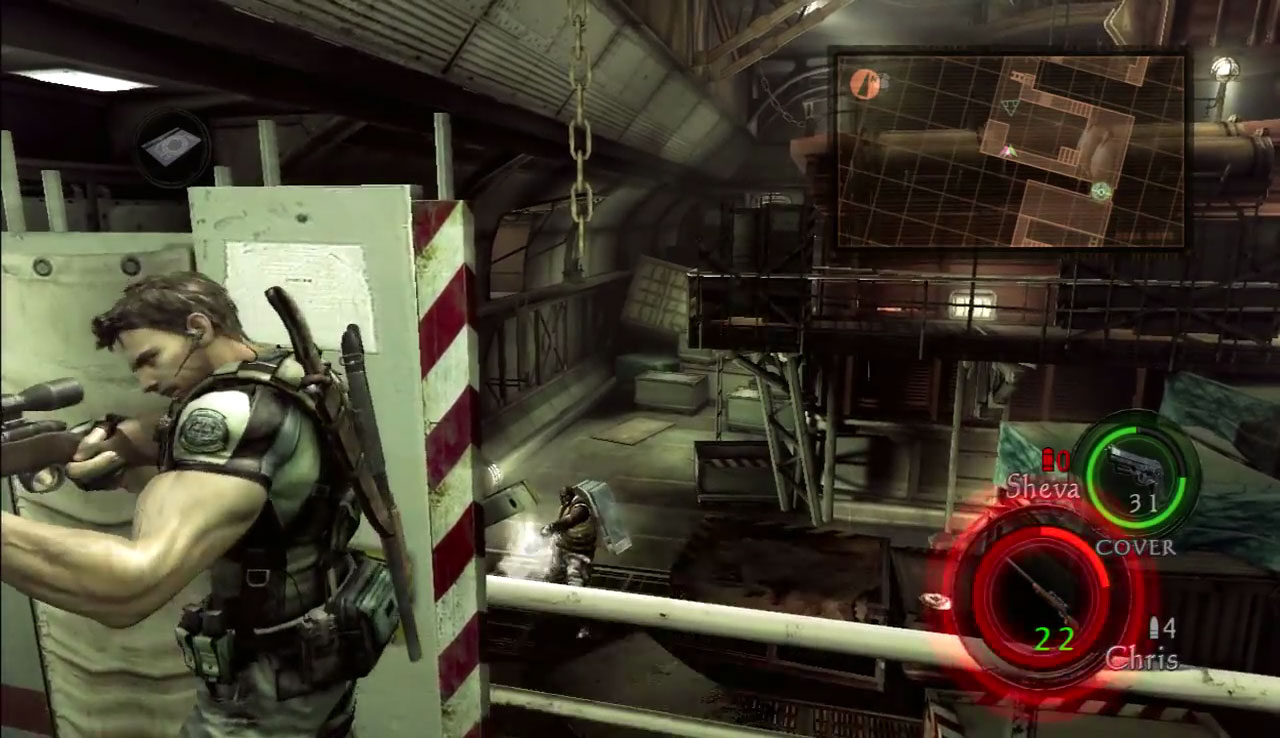Click the wireframe minimap panel

click(x=1010, y=150)
